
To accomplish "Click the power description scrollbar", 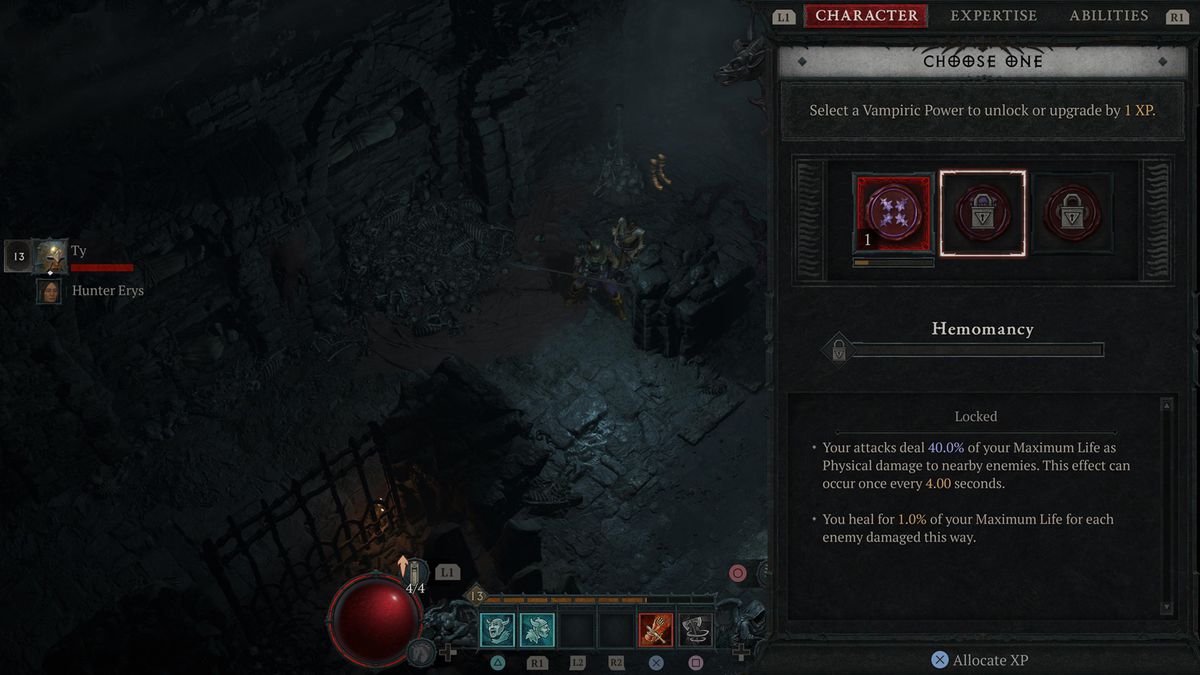I will (1166, 505).
